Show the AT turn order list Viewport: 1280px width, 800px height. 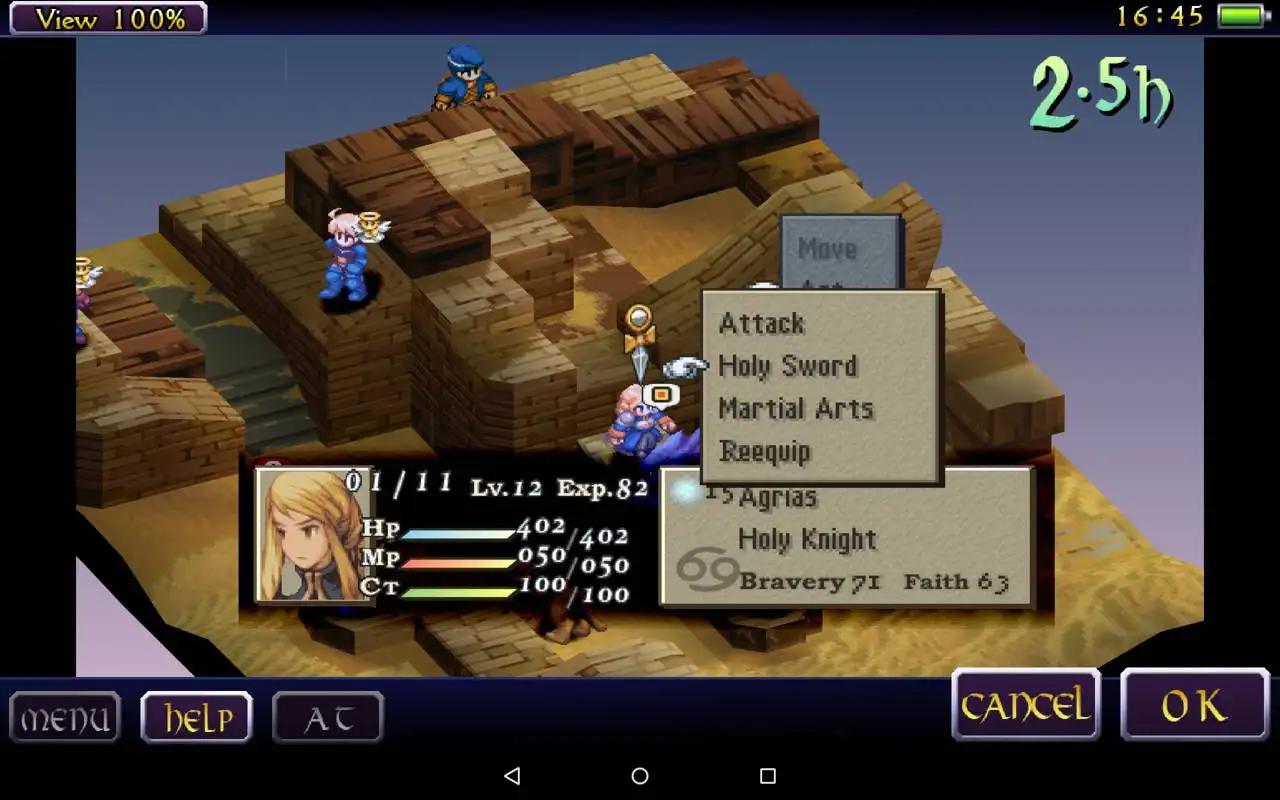[x=328, y=718]
